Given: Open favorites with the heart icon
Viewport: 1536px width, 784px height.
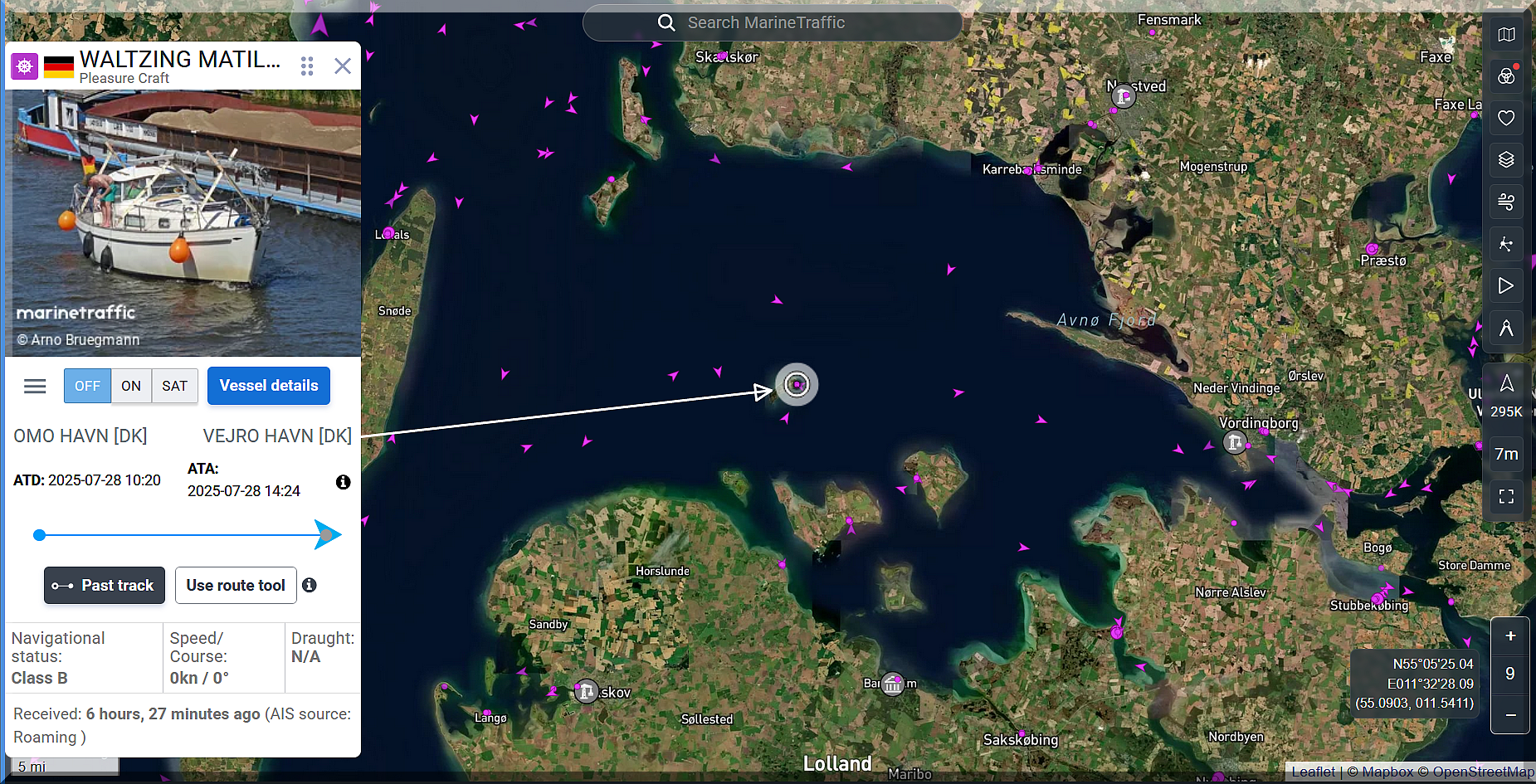Looking at the screenshot, I should coord(1506,118).
